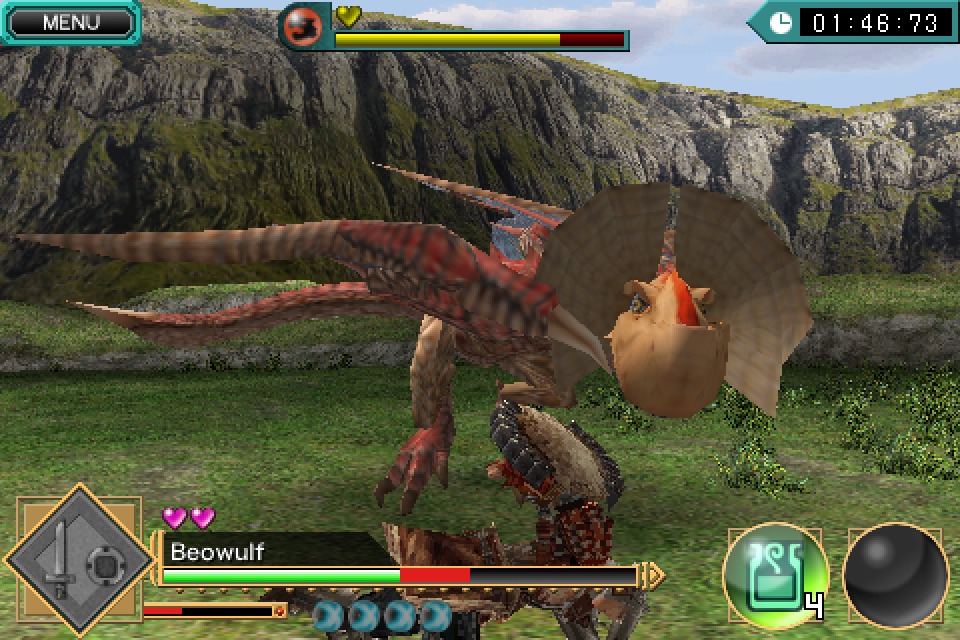The width and height of the screenshot is (960, 640).
Task: Open the MENU button
Action: pos(70,23)
